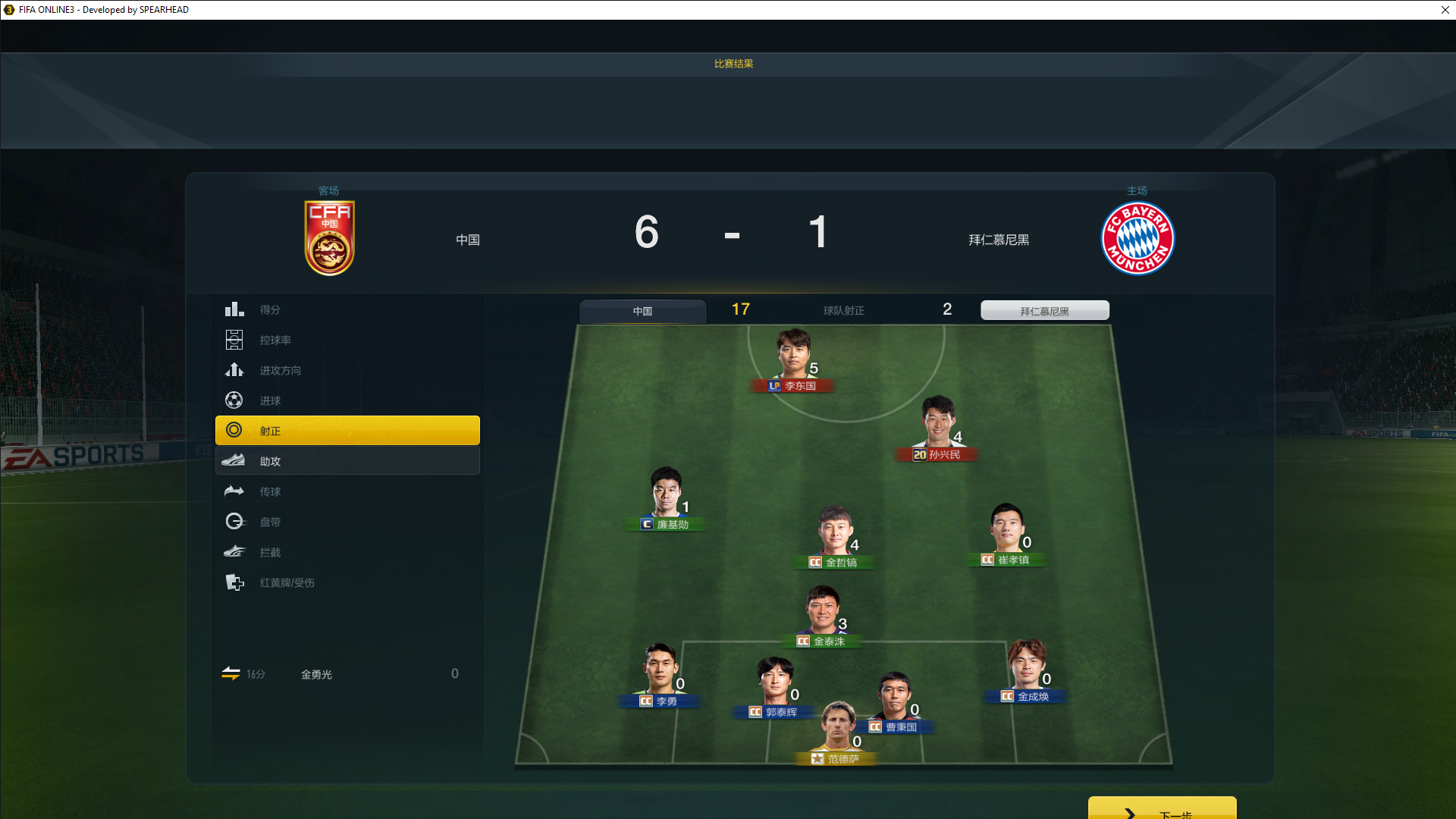Screen dimensions: 1456x819
Task: Open the 盘带 dribbling stat
Action: coord(347,522)
